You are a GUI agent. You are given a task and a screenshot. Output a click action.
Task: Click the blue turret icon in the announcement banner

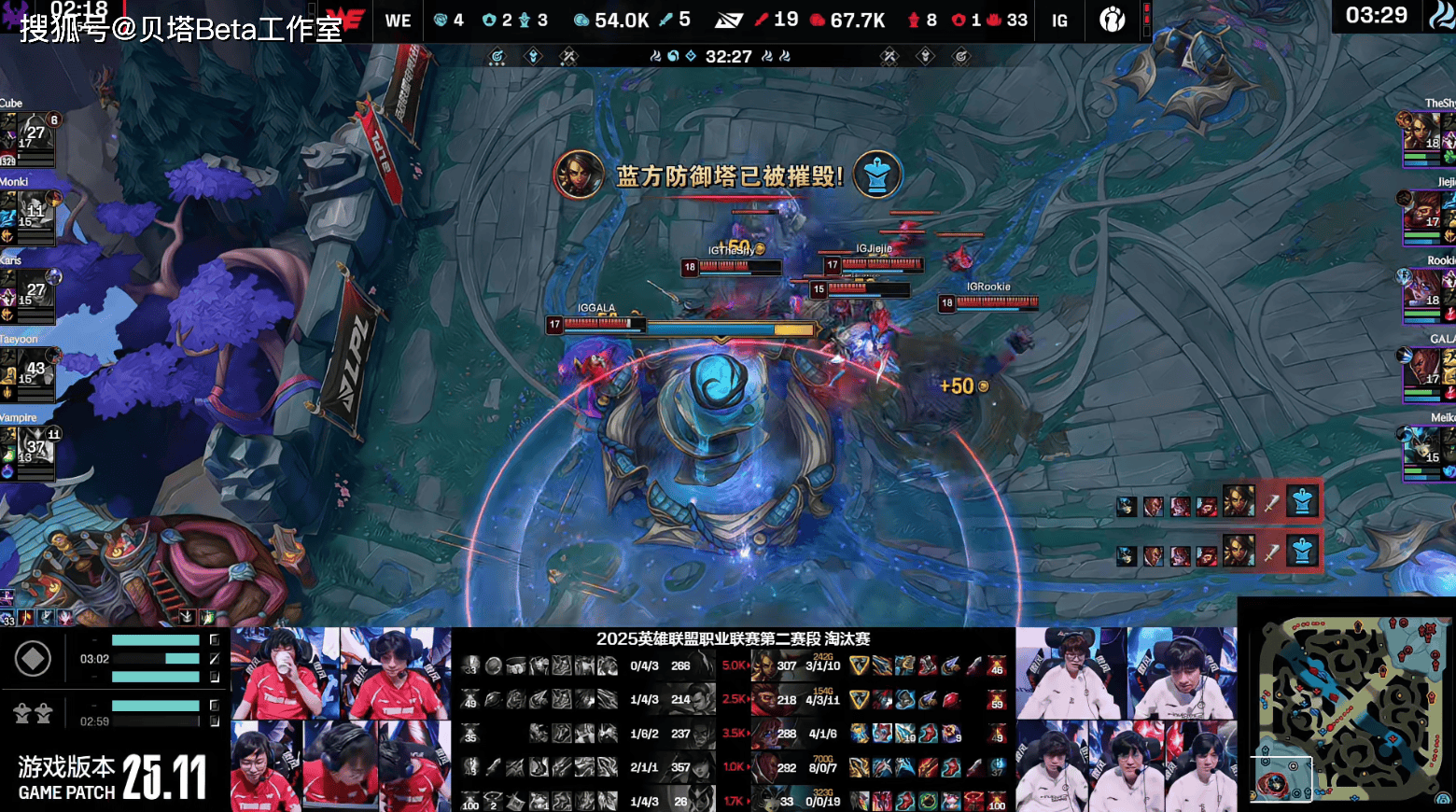pos(876,175)
